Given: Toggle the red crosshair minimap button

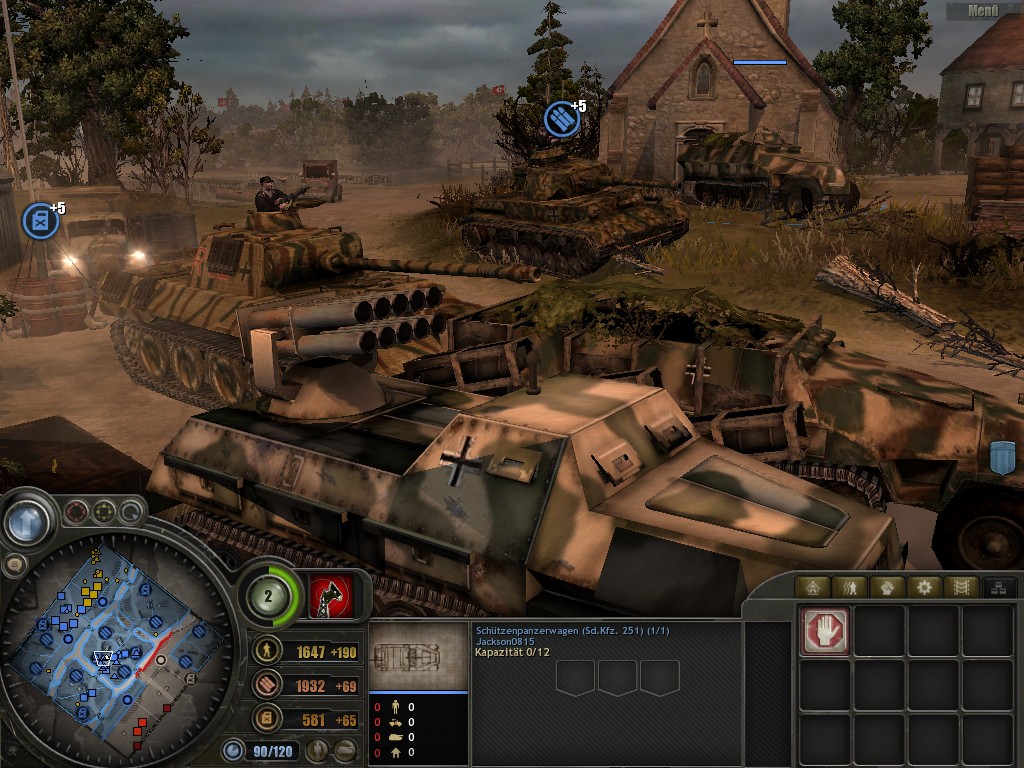Looking at the screenshot, I should [76, 513].
